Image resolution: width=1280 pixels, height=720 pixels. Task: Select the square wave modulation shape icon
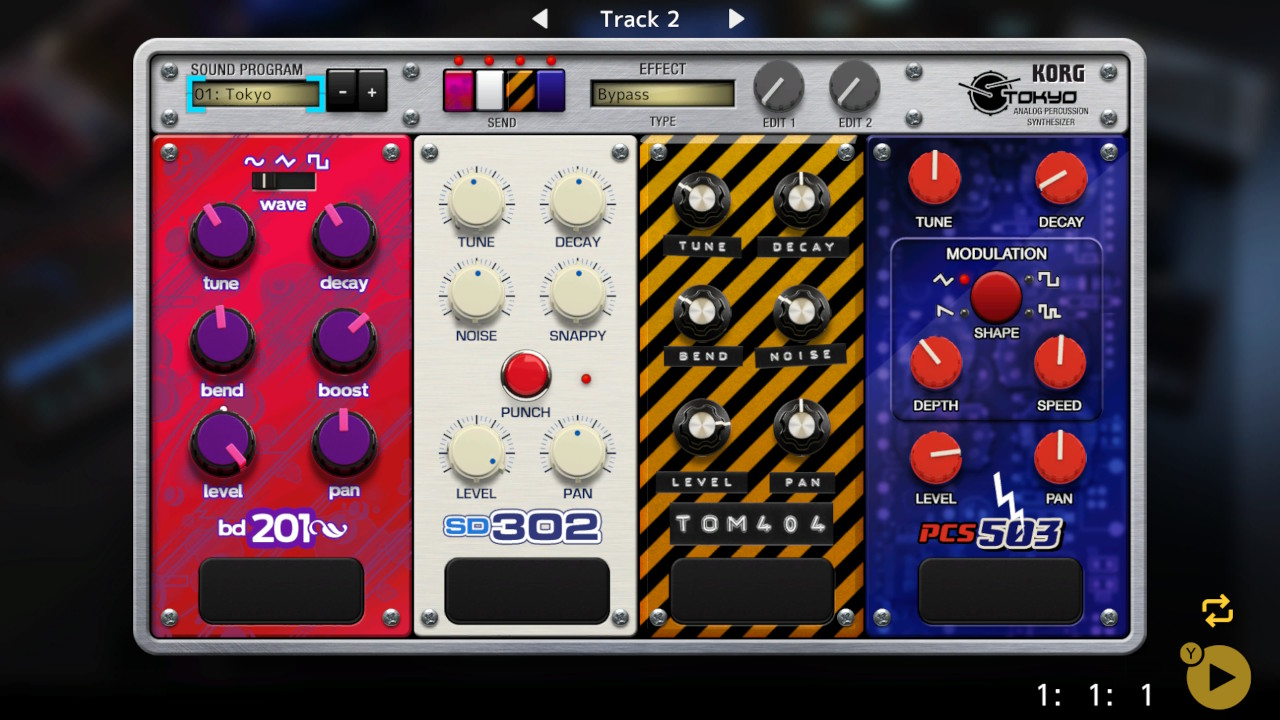[x=1048, y=279]
